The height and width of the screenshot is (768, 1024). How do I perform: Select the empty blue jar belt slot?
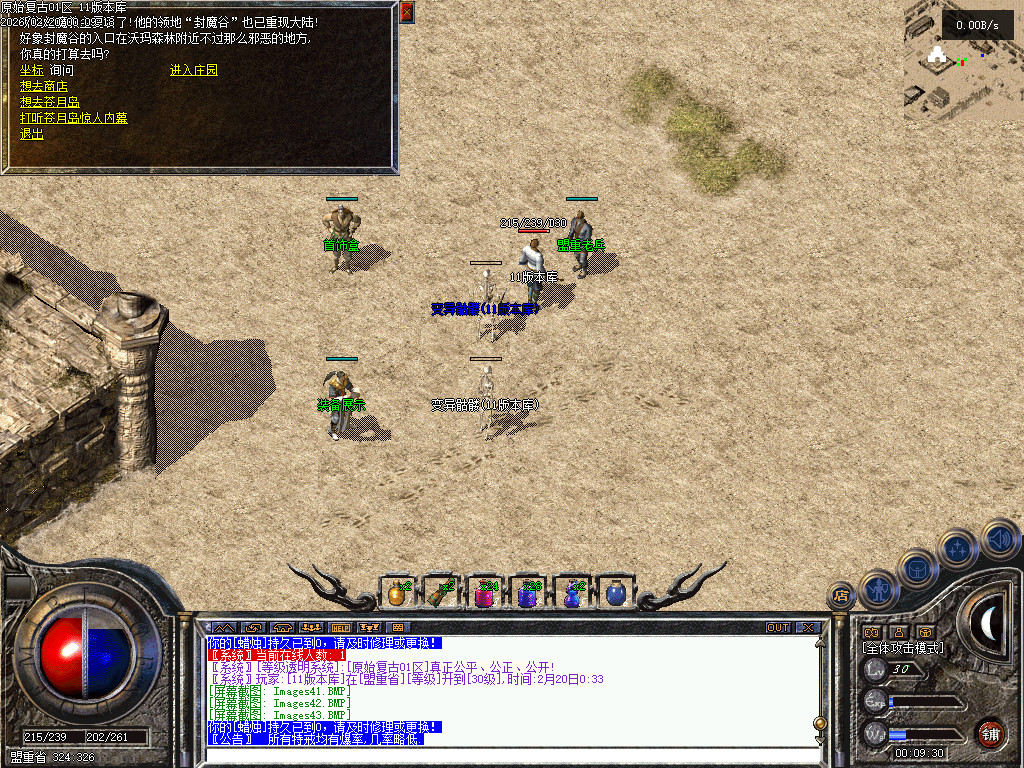tap(617, 593)
